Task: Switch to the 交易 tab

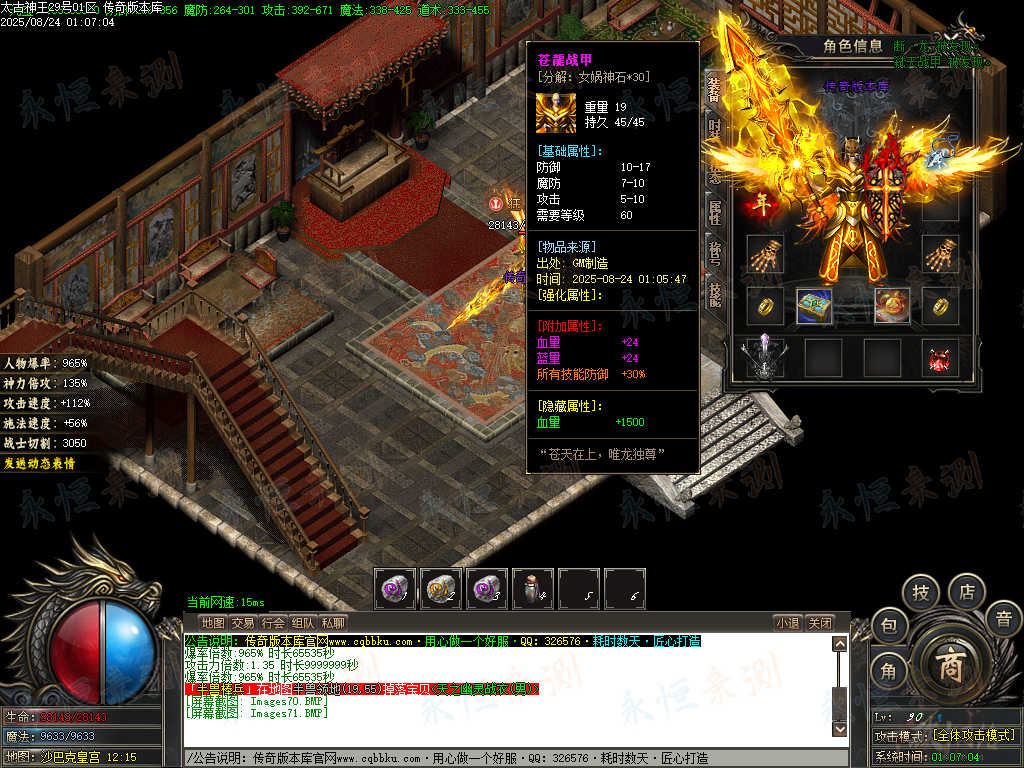Action: [x=243, y=622]
